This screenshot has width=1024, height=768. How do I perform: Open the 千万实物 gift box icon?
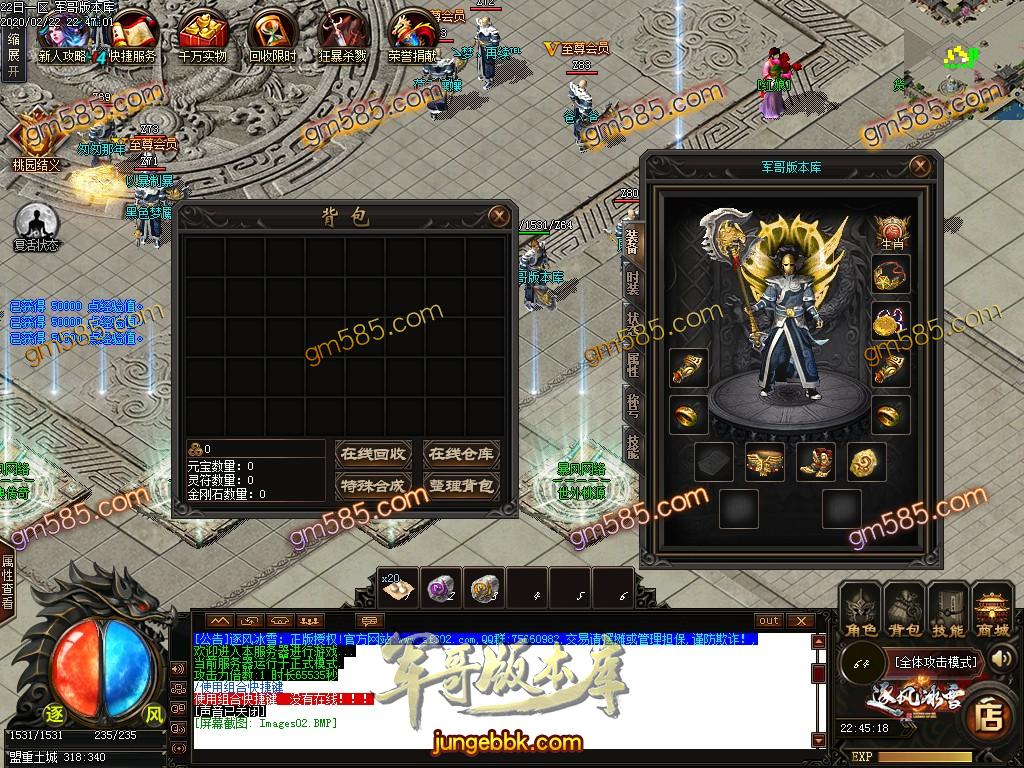coord(202,34)
